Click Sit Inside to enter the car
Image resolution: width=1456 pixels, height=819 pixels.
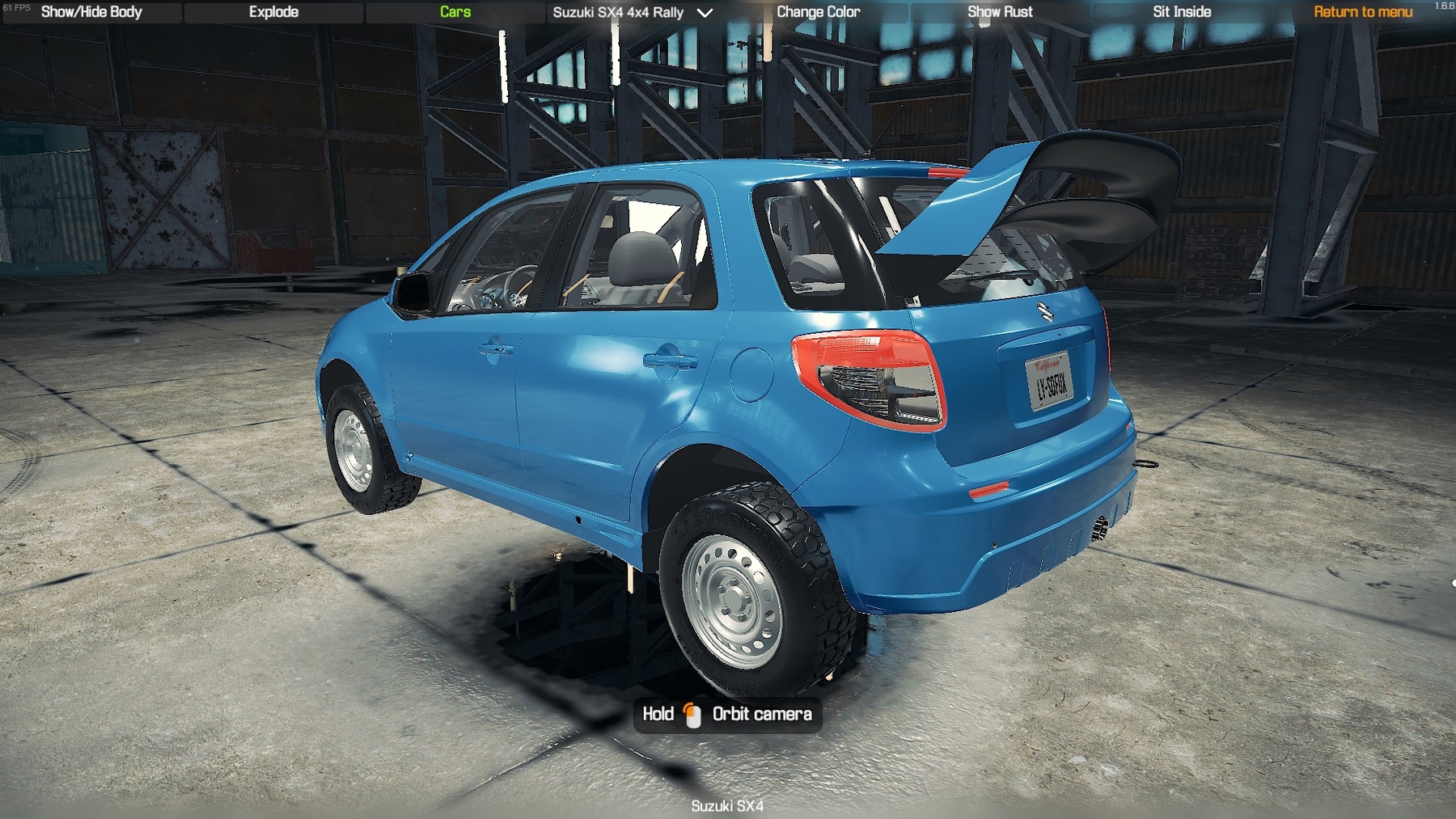[x=1182, y=12]
